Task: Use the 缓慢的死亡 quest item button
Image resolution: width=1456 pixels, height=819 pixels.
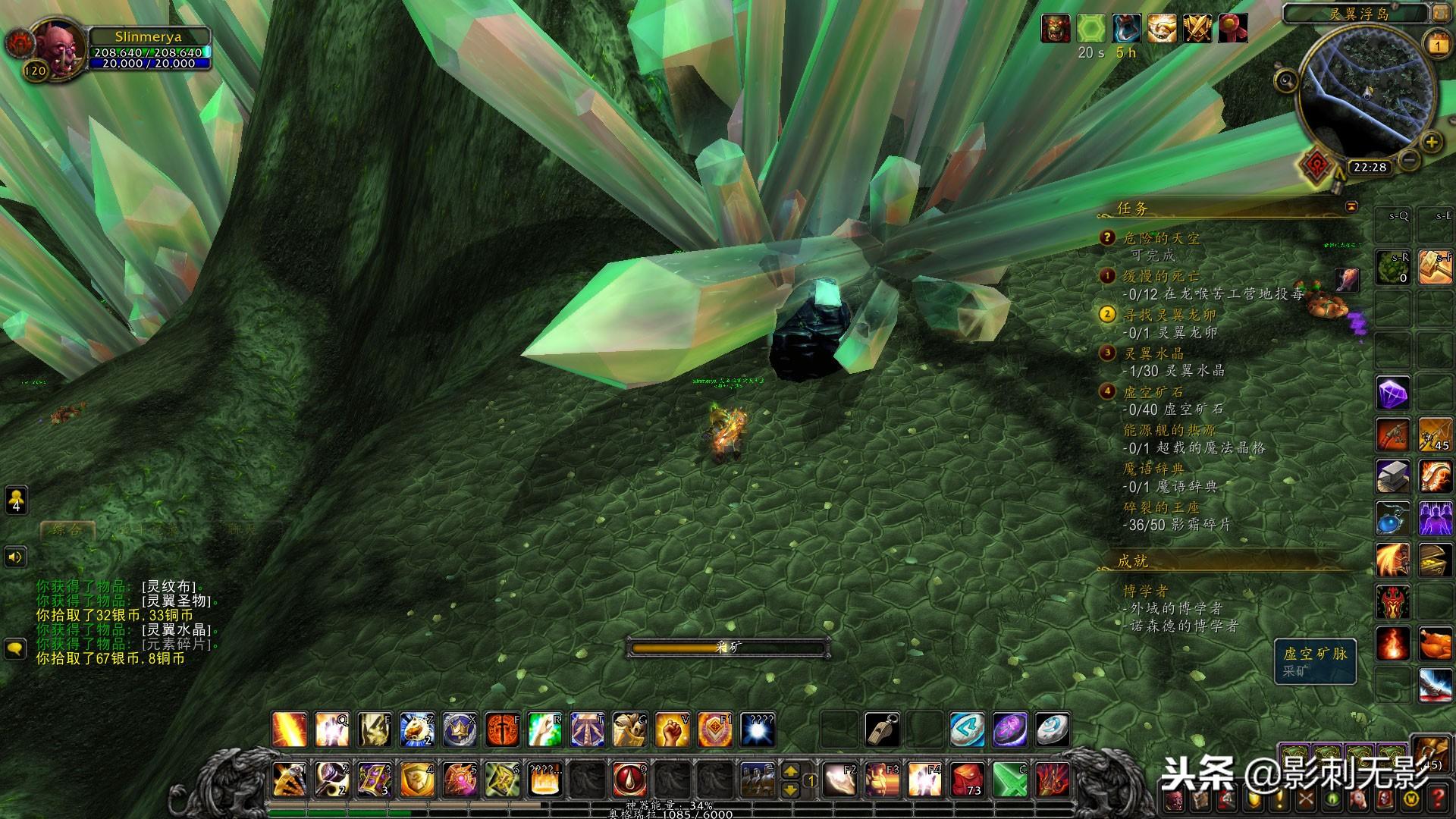Action: (1347, 278)
